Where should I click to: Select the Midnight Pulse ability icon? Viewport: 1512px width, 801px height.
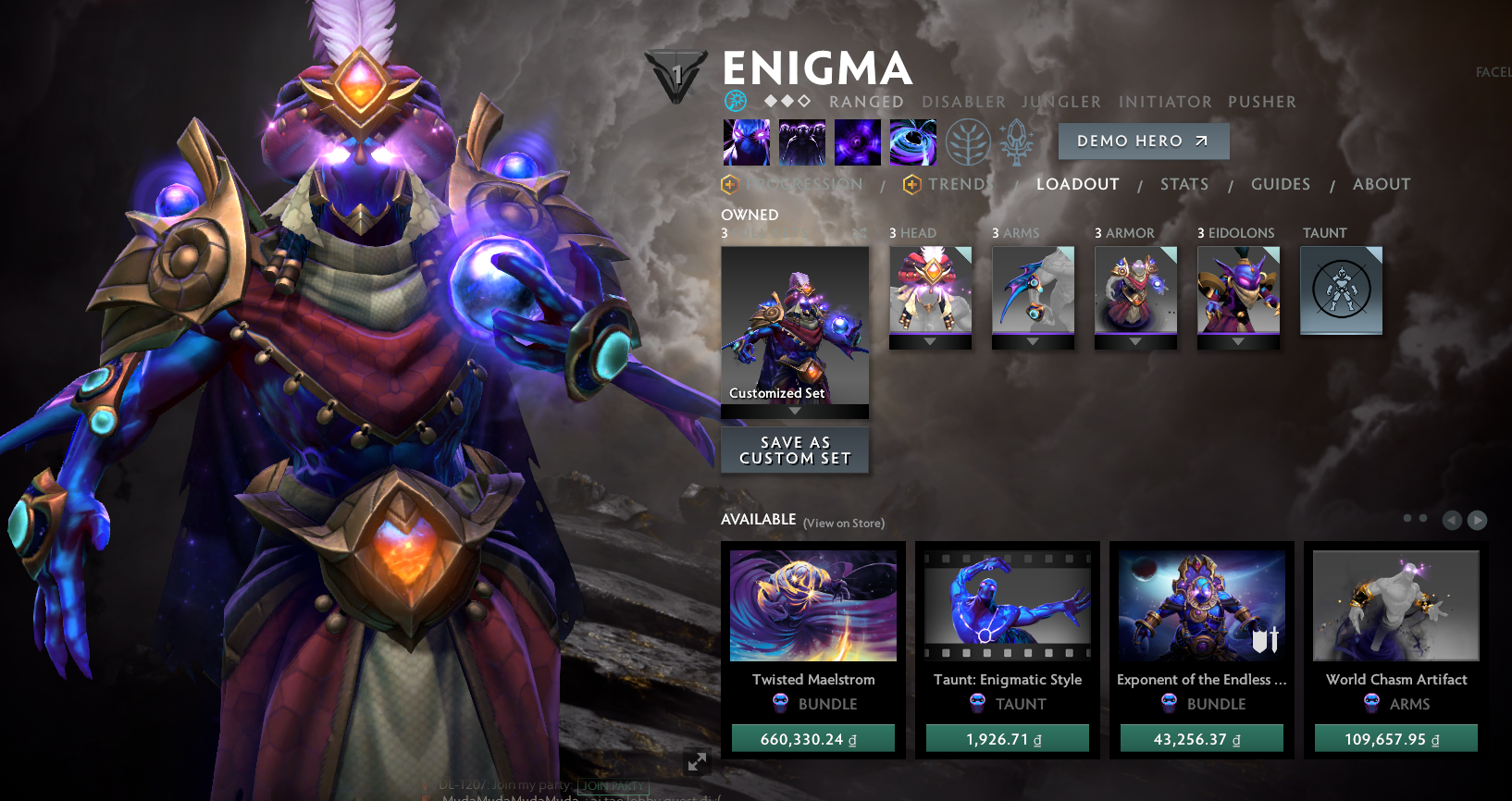click(x=858, y=142)
